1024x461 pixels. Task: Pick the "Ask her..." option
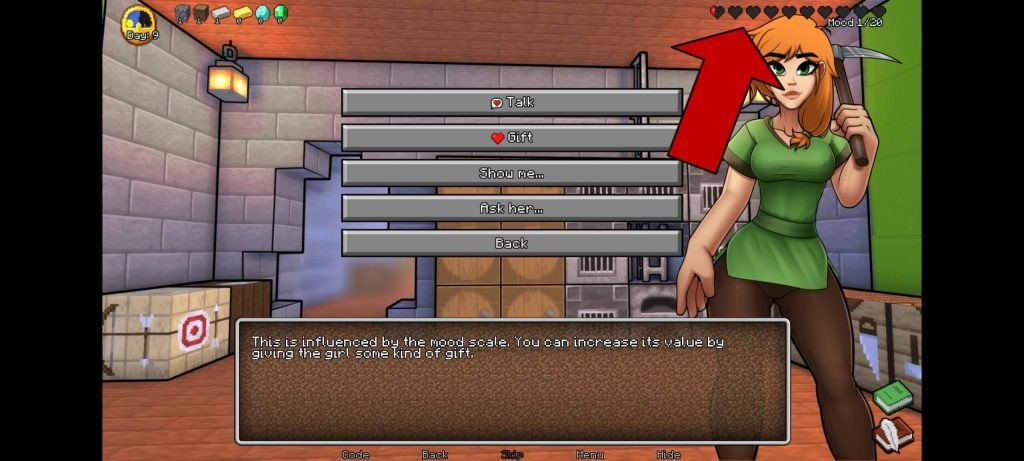coord(511,208)
